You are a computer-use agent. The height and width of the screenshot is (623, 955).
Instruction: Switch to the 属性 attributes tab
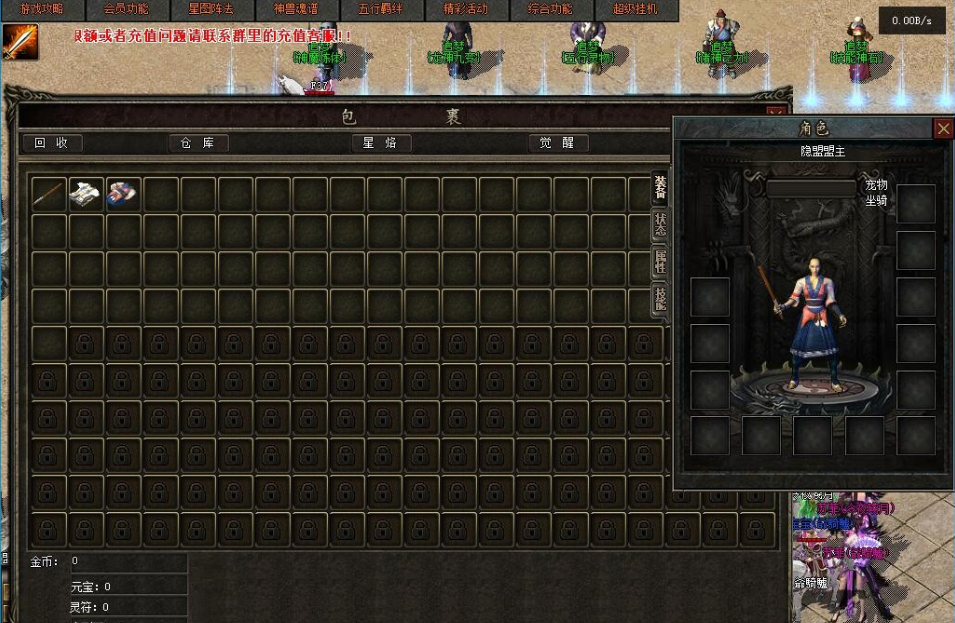click(x=660, y=263)
